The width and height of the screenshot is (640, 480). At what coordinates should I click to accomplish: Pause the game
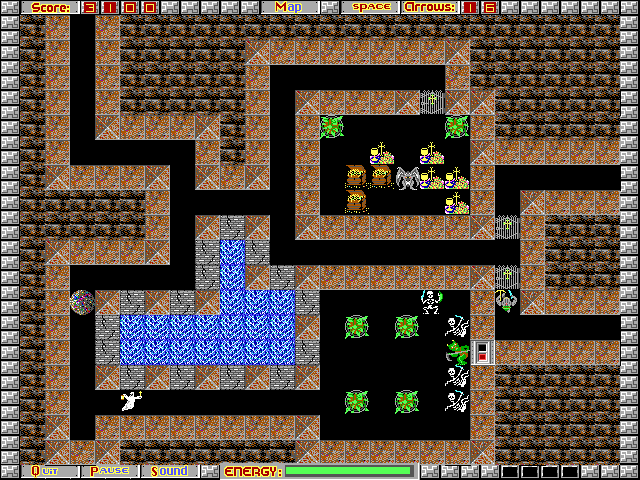point(110,471)
